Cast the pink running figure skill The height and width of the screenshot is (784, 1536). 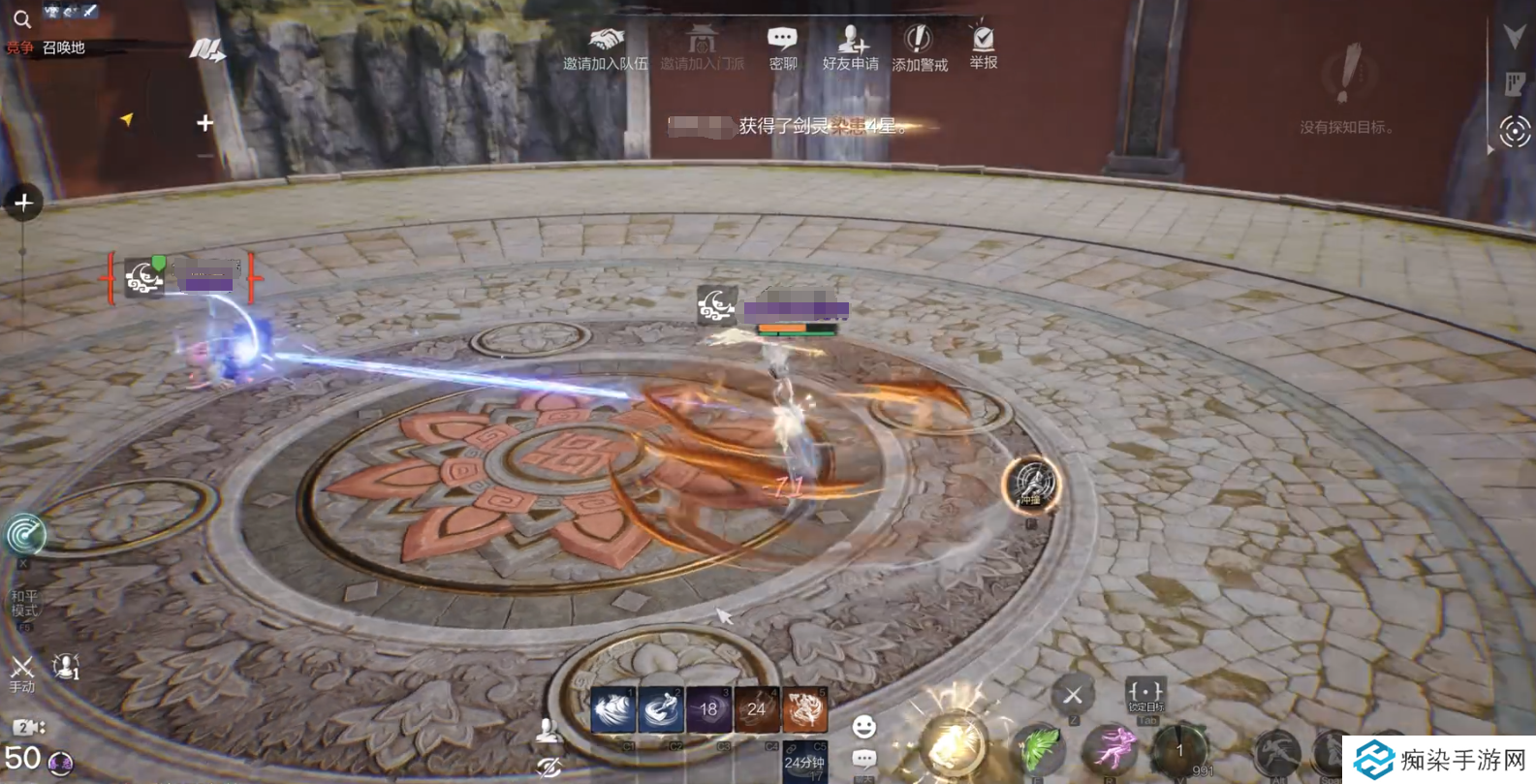[x=1111, y=749]
